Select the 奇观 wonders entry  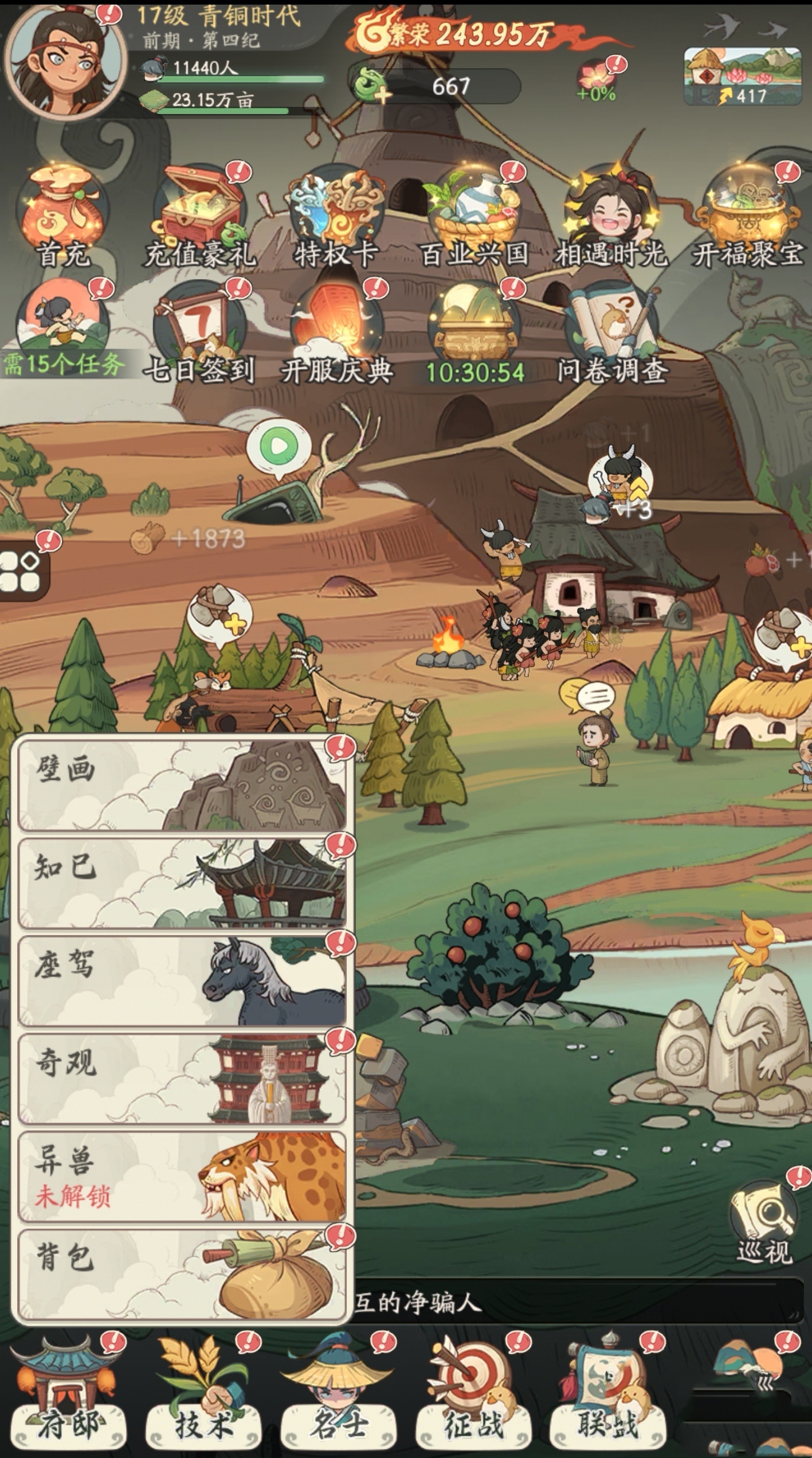[182, 1079]
